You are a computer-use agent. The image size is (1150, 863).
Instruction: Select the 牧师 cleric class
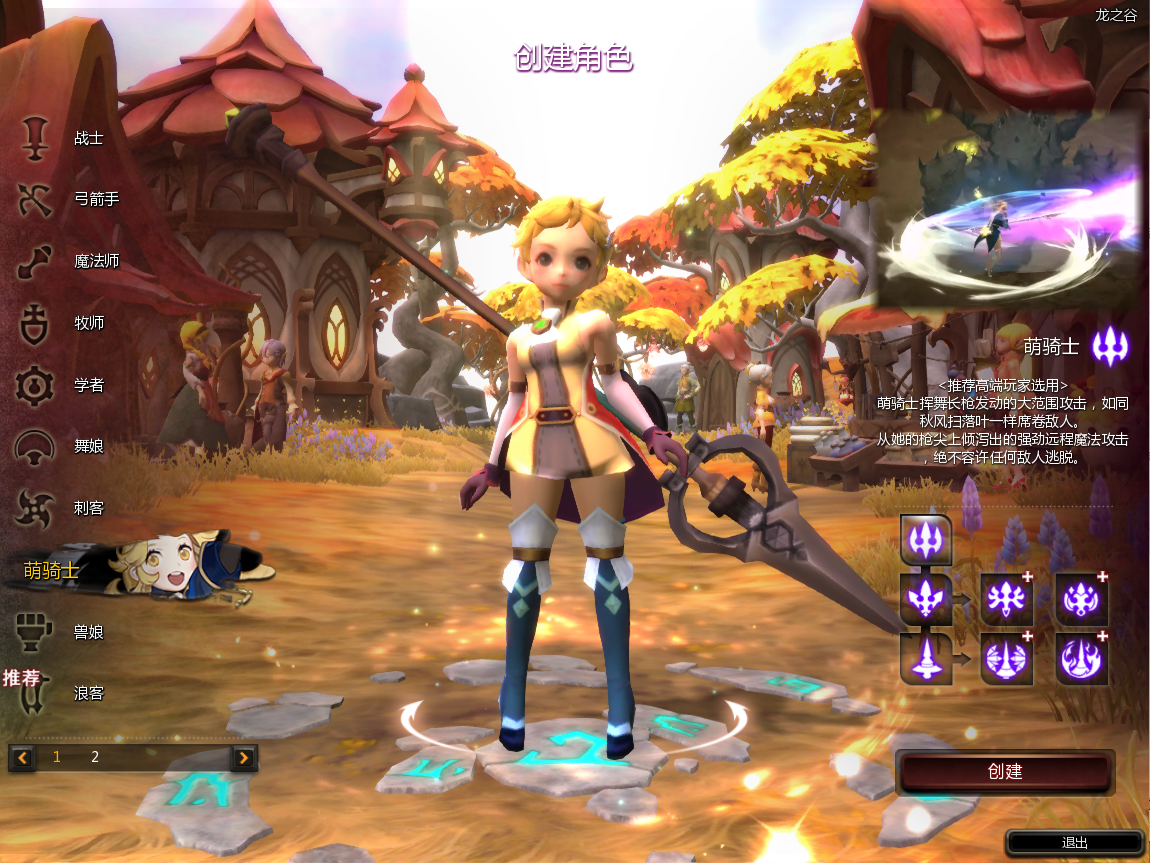tap(60, 323)
